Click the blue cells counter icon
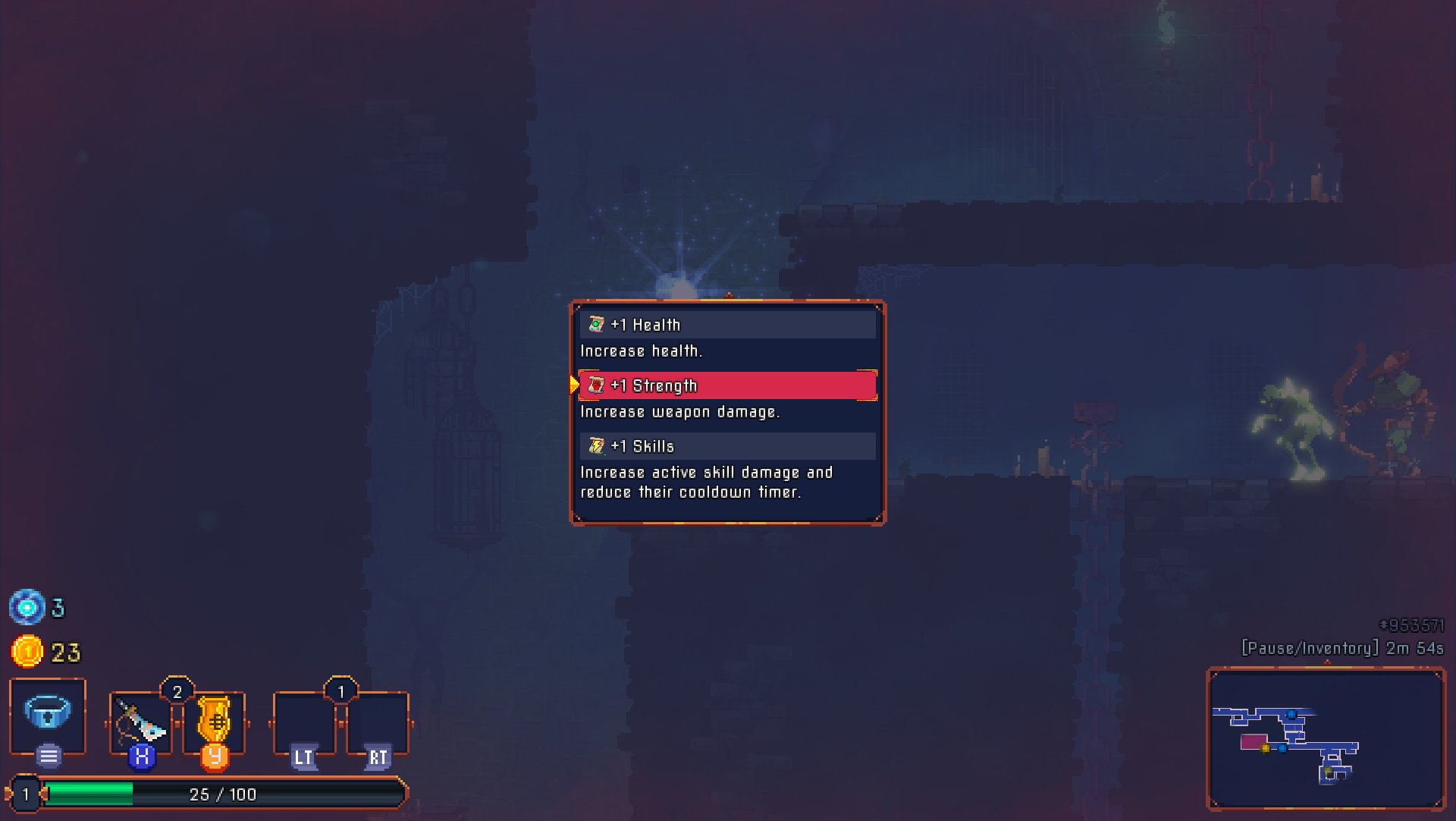This screenshot has width=1456, height=821. point(29,608)
